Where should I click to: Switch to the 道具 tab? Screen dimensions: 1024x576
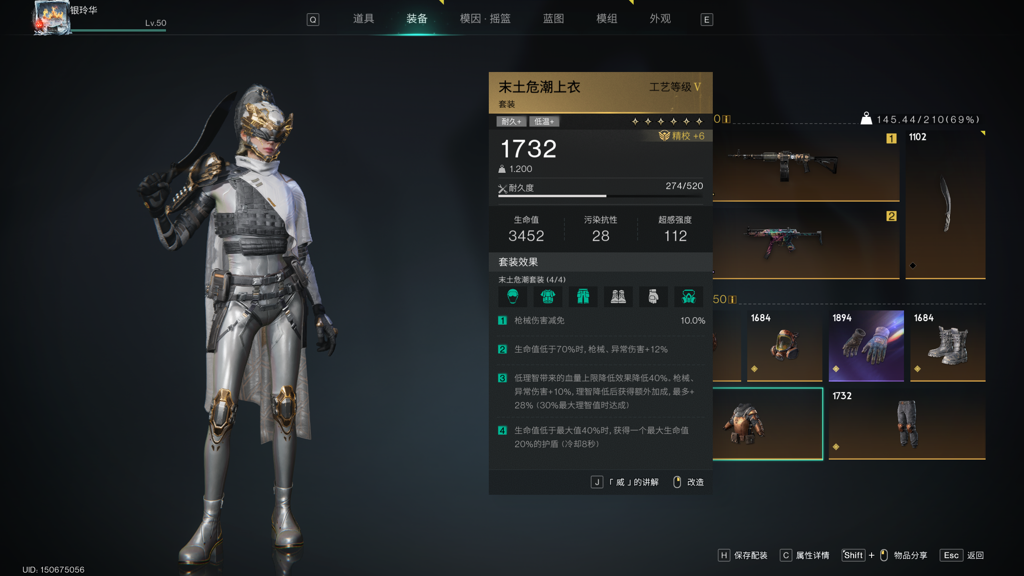[x=363, y=19]
